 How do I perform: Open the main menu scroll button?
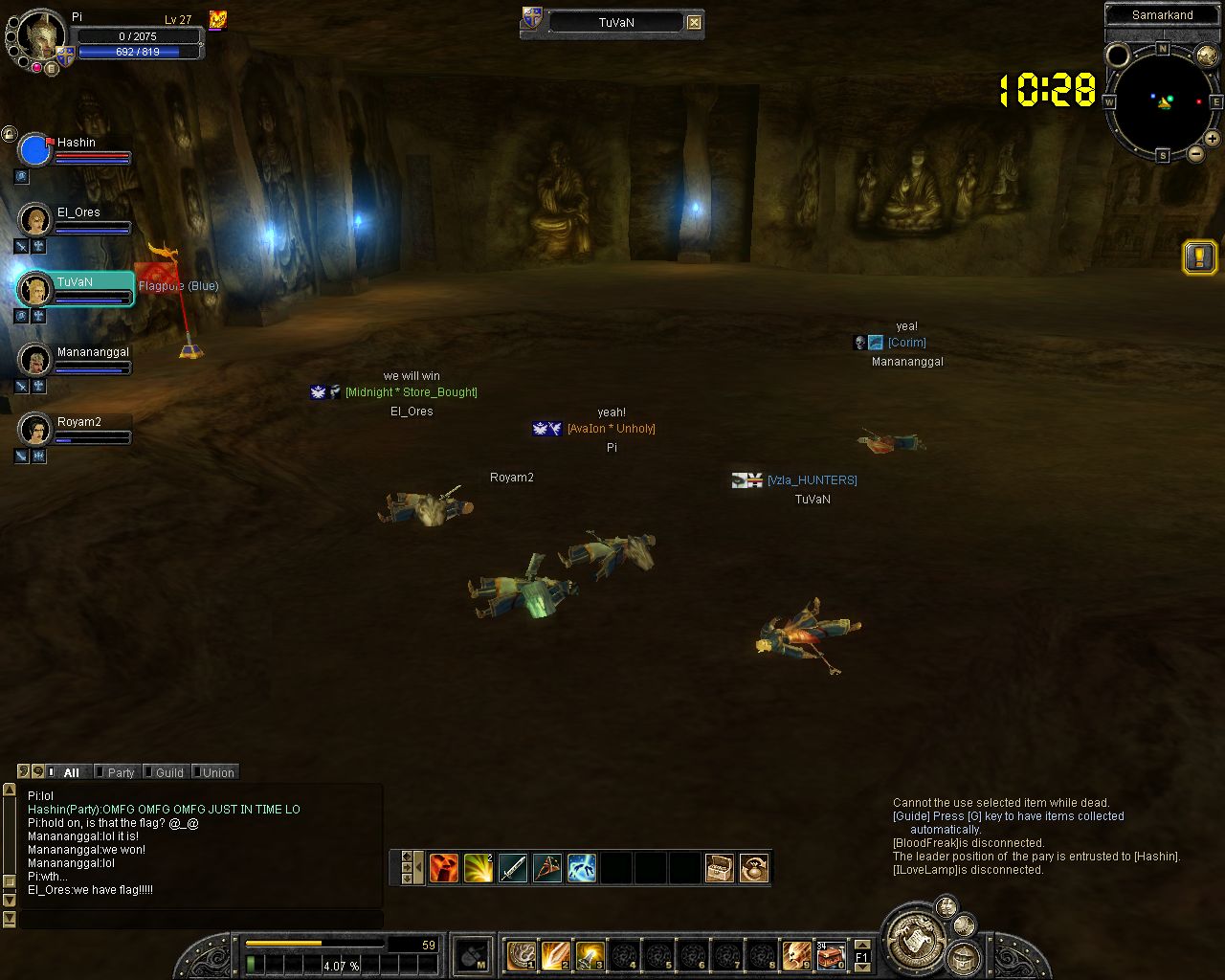click(x=914, y=938)
